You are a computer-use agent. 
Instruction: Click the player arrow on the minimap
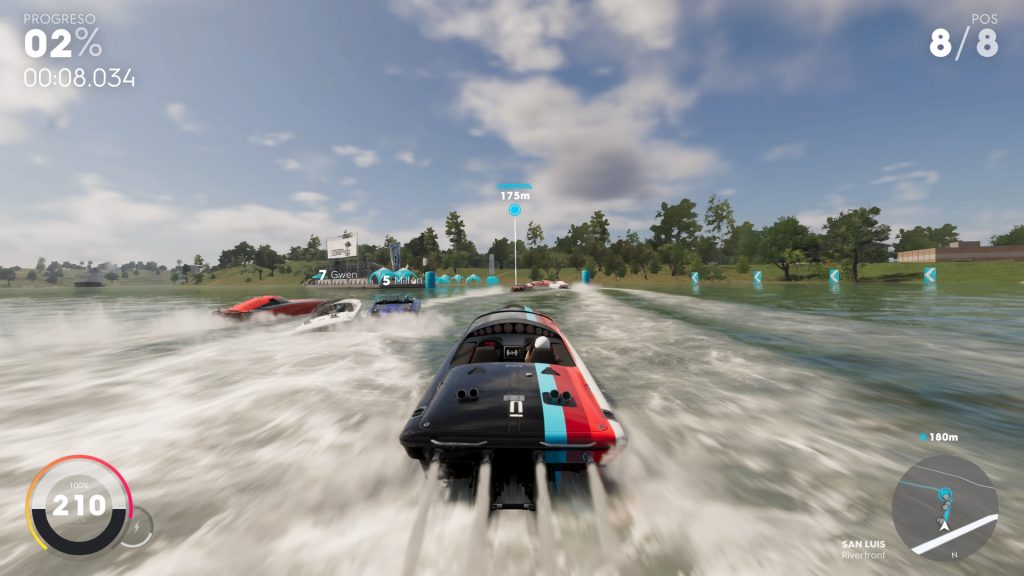941,521
